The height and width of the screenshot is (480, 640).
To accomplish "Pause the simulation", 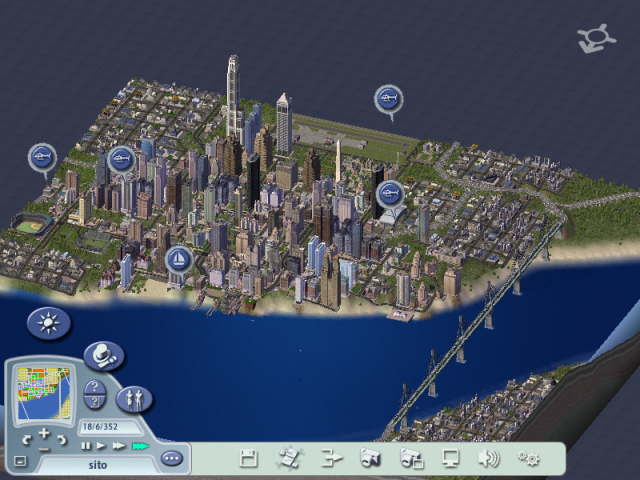I will (x=86, y=445).
